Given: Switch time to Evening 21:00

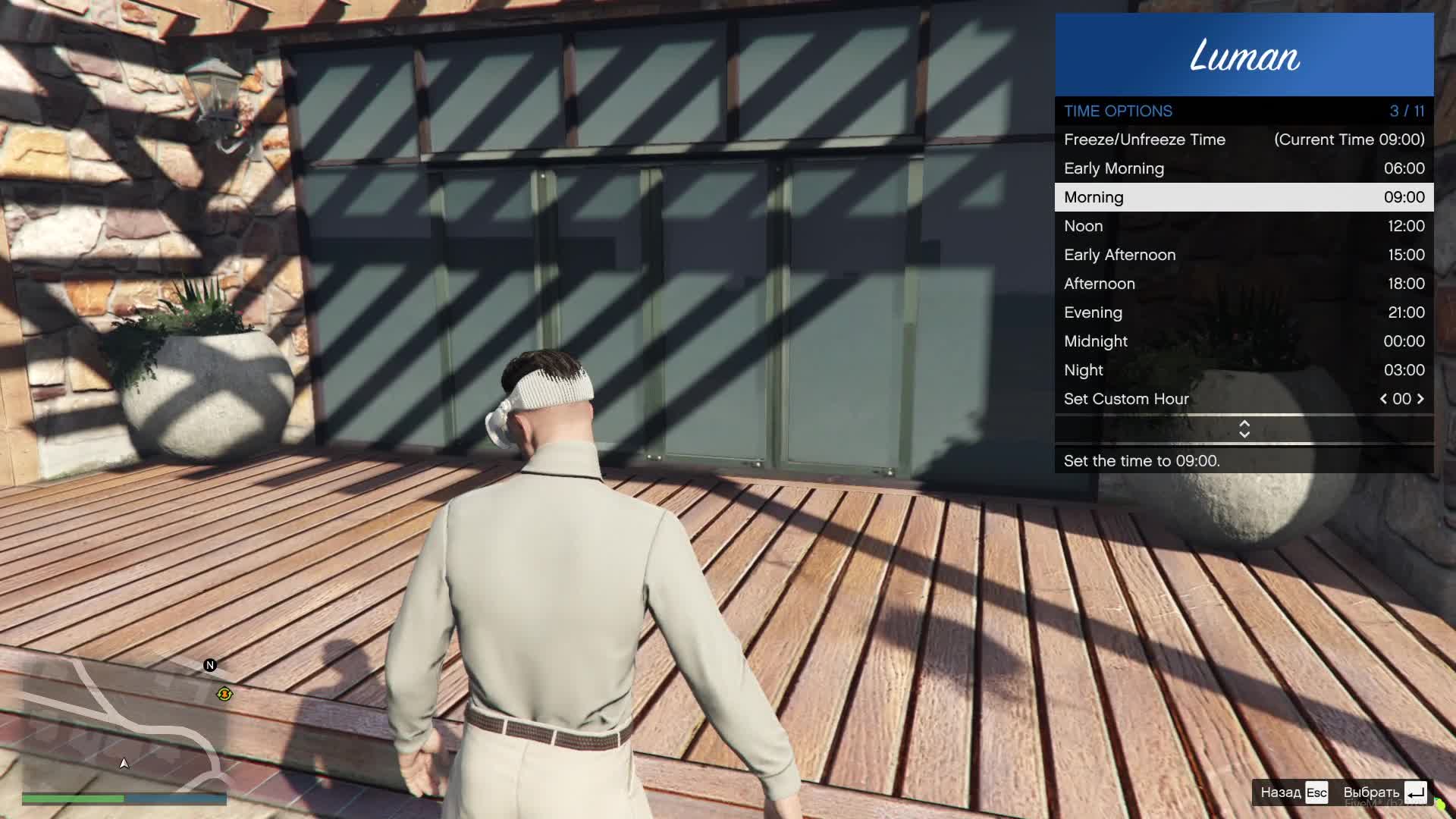Looking at the screenshot, I should point(1244,312).
